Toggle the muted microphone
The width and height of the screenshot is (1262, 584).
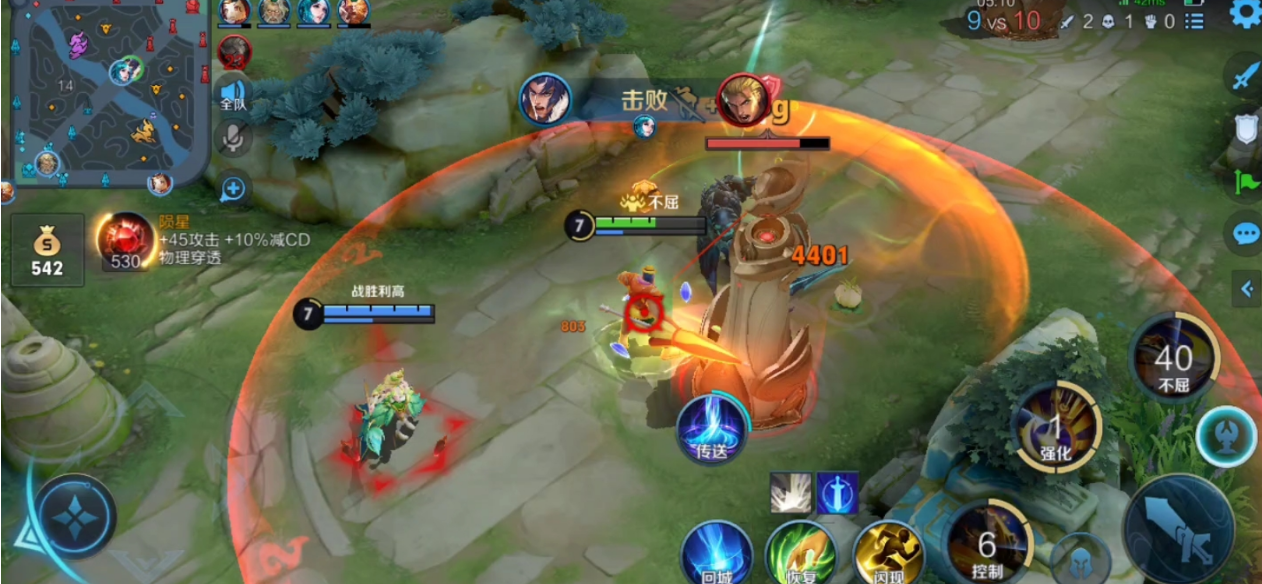234,139
